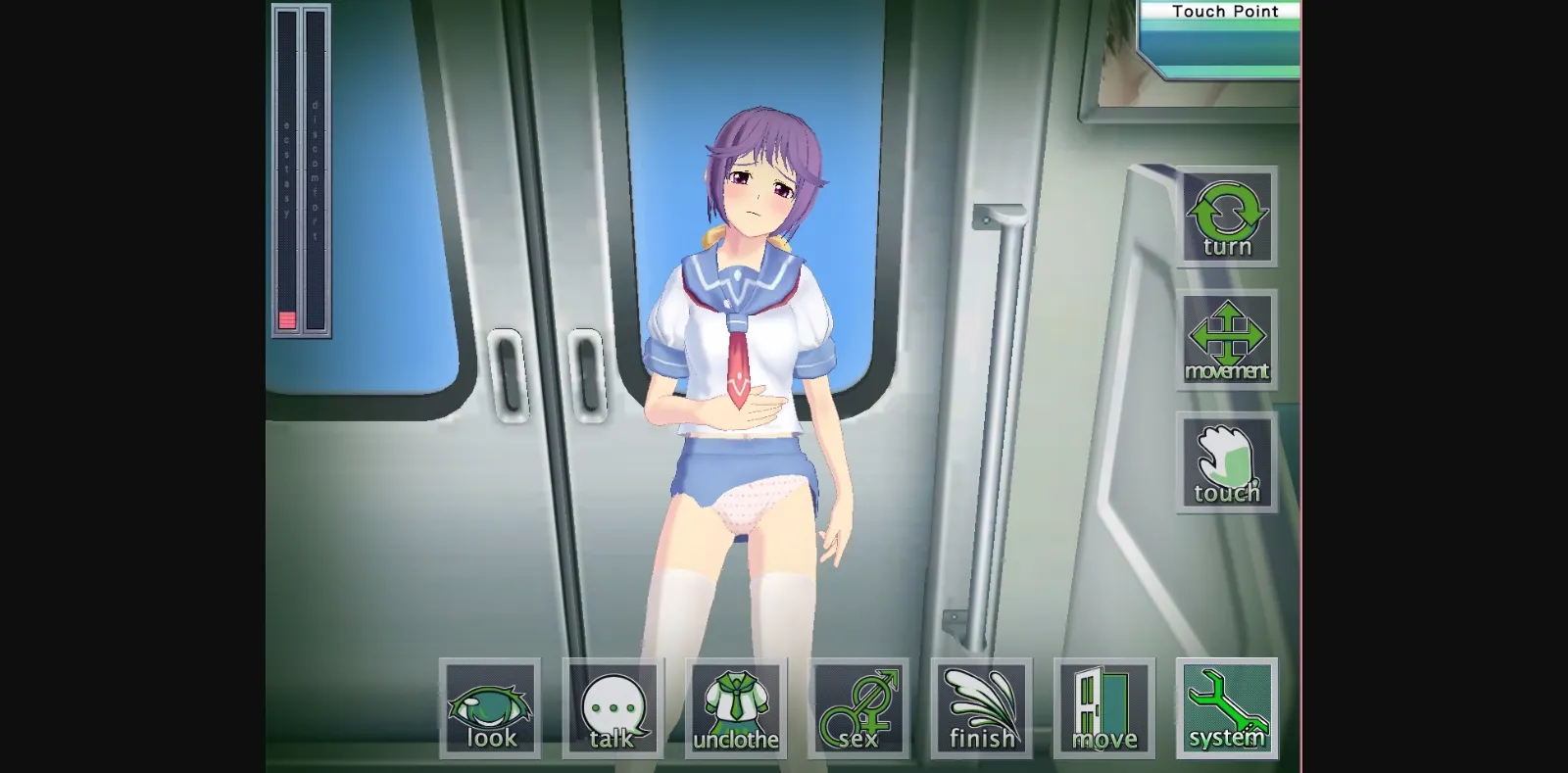Viewport: 1568px width, 773px height.
Task: Select the look (eye) action icon
Action: point(490,705)
